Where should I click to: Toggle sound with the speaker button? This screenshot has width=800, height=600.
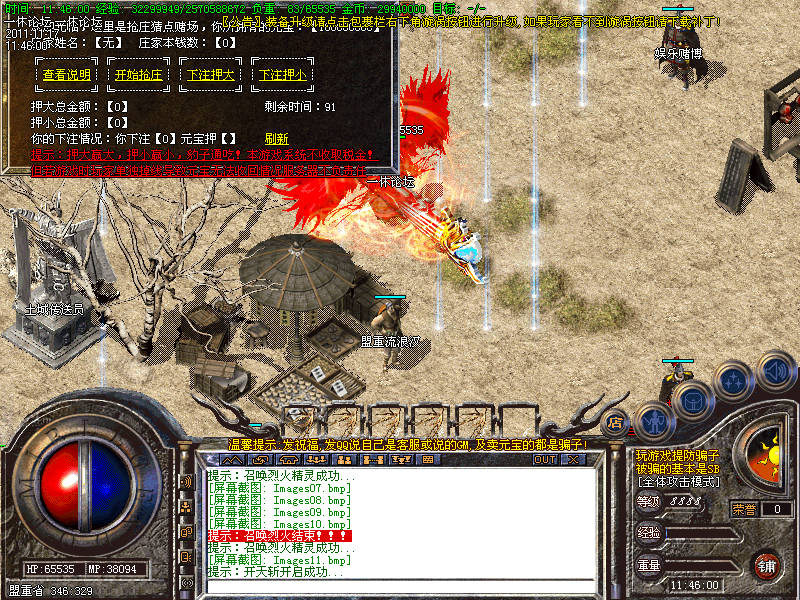(775, 367)
